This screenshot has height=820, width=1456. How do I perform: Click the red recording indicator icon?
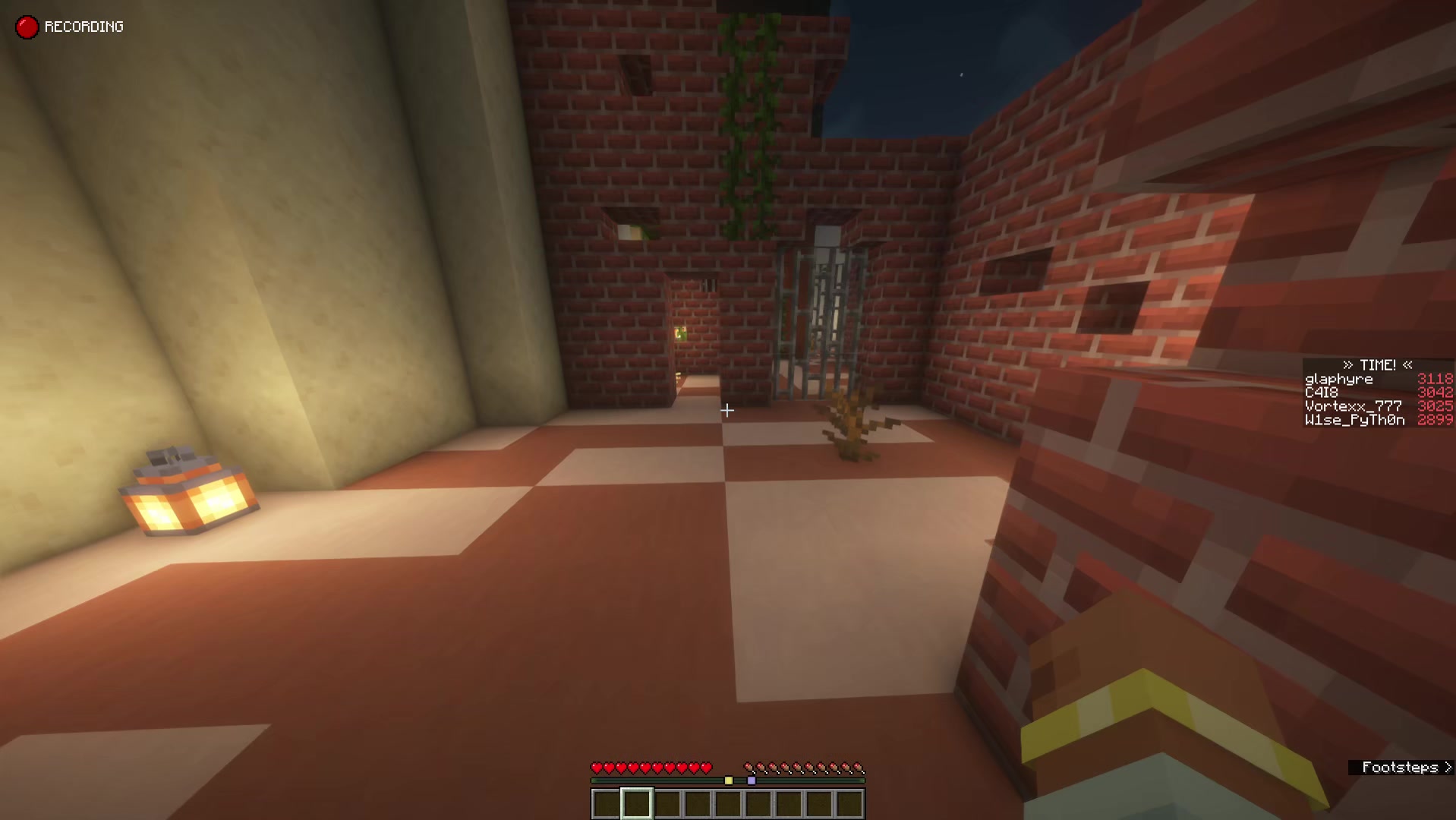tap(27, 27)
